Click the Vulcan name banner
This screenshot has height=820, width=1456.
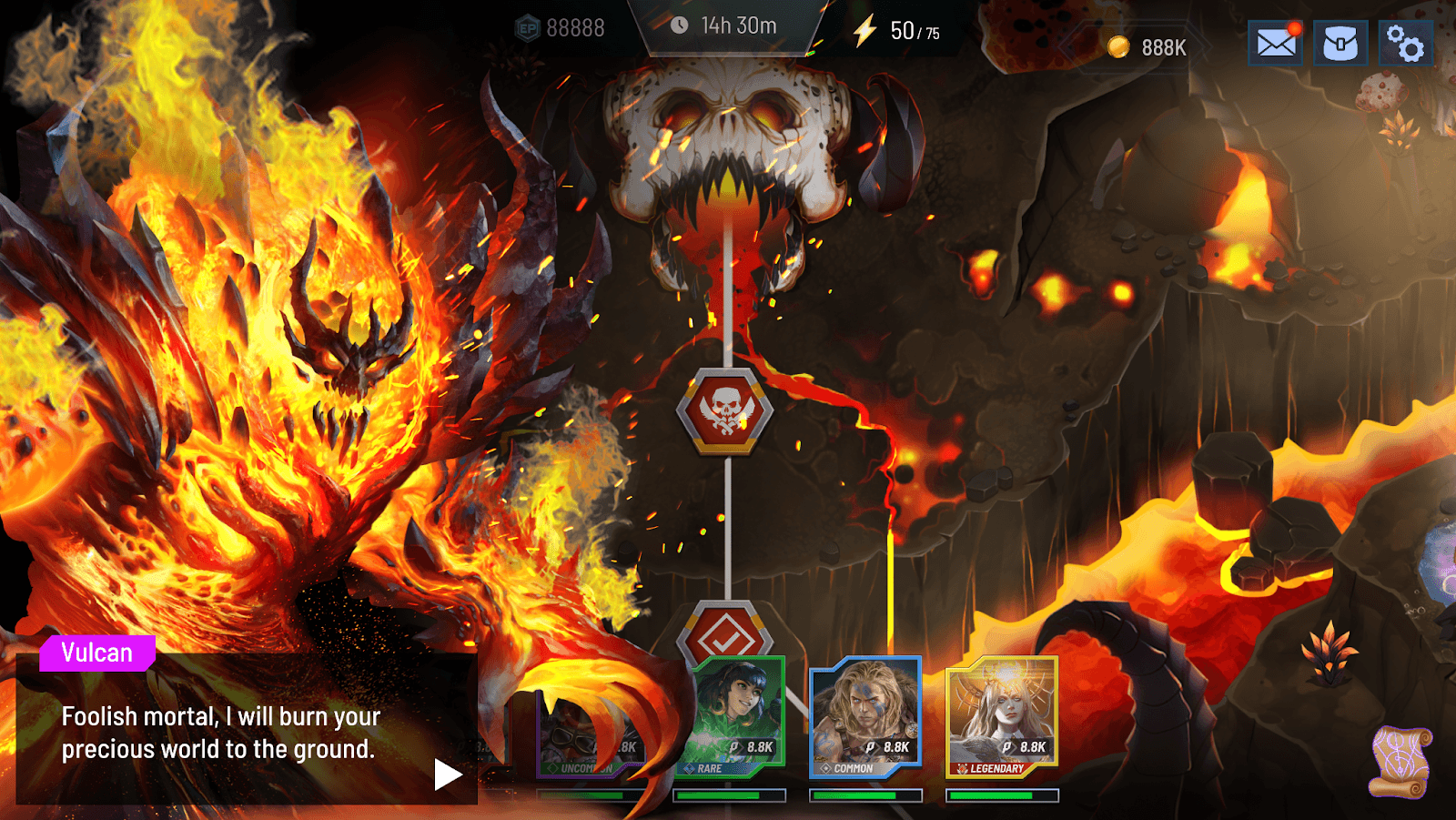(96, 652)
